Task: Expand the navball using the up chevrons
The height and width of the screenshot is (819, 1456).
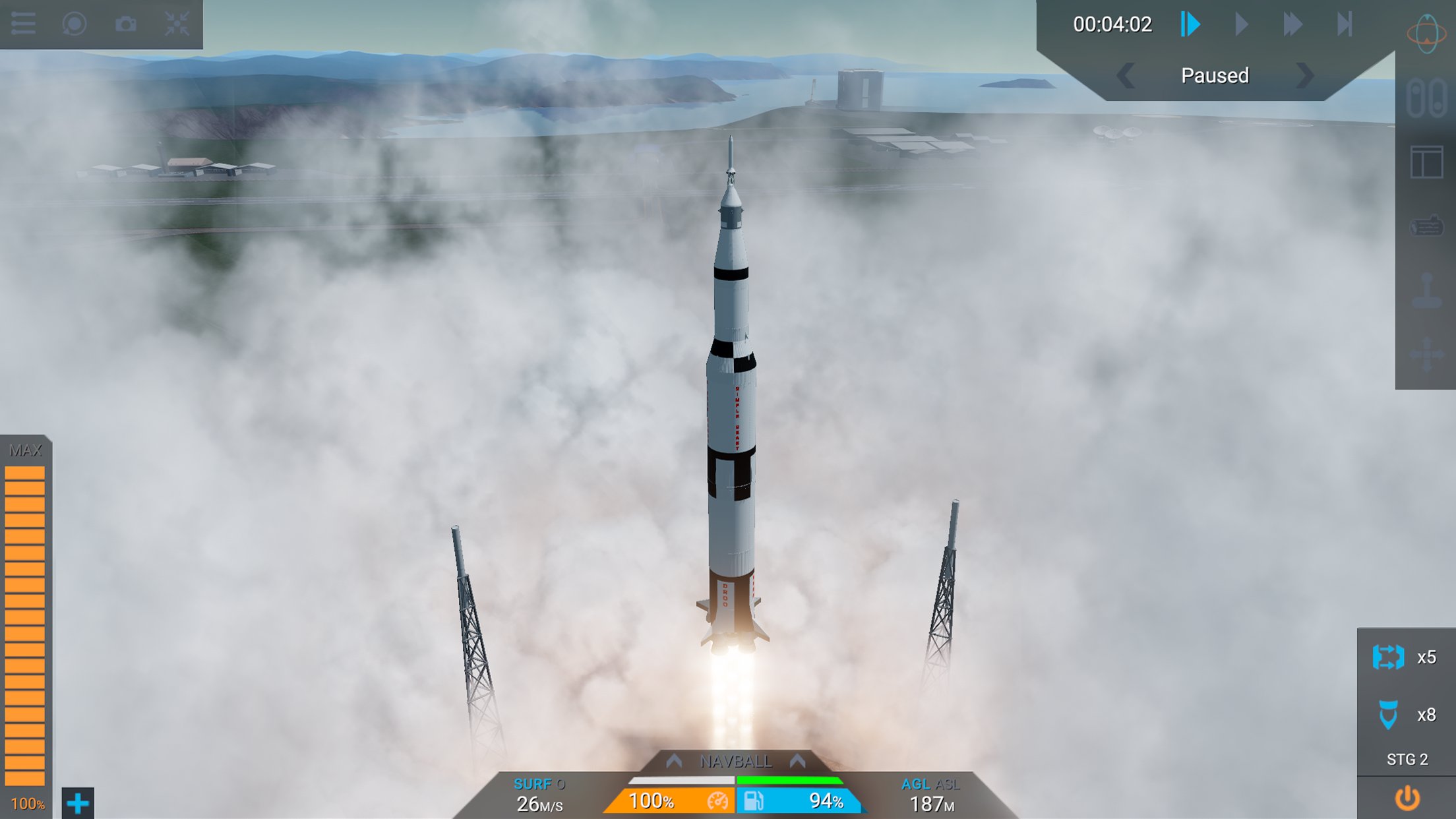Action: click(x=673, y=760)
